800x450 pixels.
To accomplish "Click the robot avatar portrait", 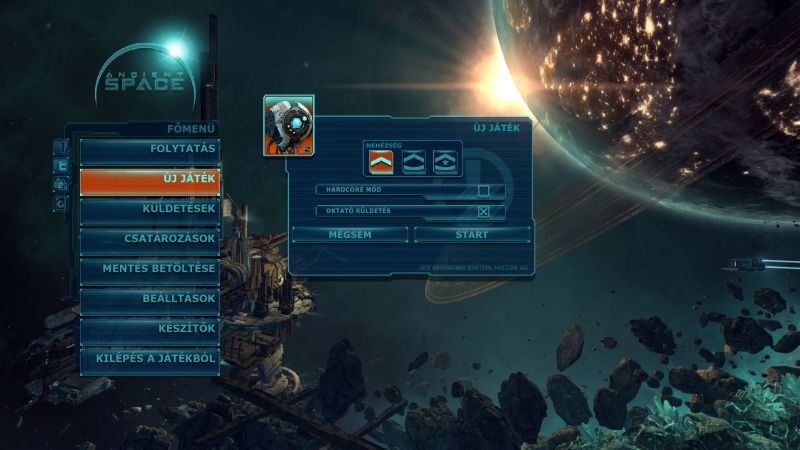I will pos(289,125).
